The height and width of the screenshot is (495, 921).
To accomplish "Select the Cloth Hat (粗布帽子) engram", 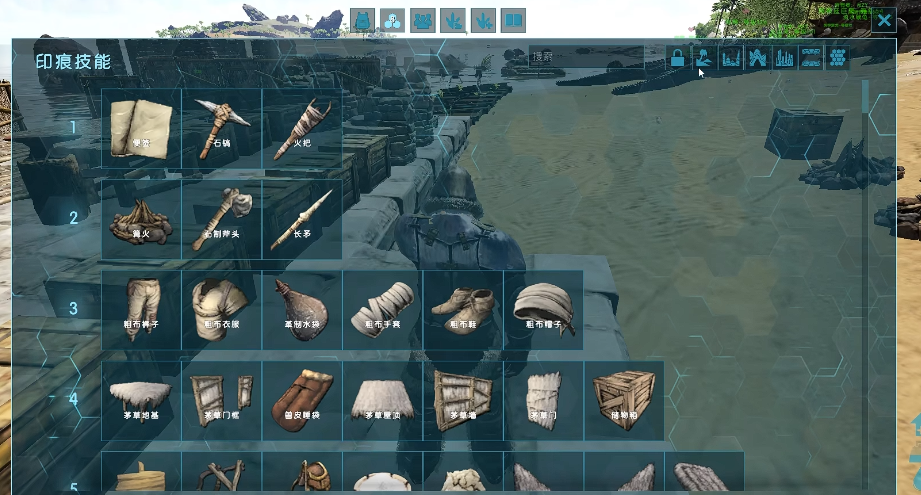I will pyautogui.click(x=543, y=309).
